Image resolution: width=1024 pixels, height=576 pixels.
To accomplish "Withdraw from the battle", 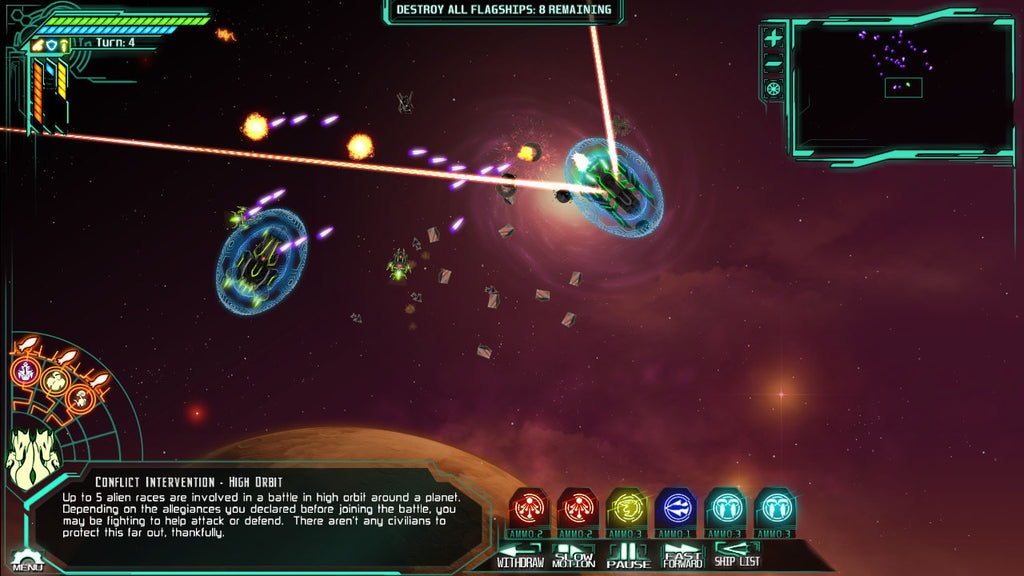I will coord(519,554).
